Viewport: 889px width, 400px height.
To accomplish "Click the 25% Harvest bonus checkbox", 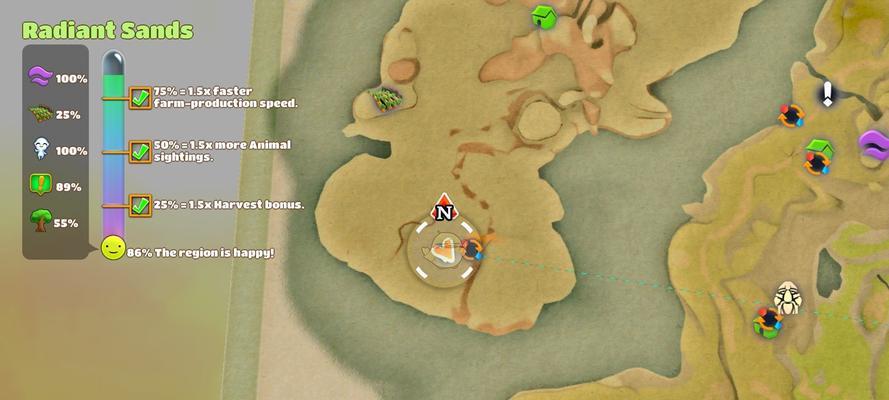I will coord(140,206).
